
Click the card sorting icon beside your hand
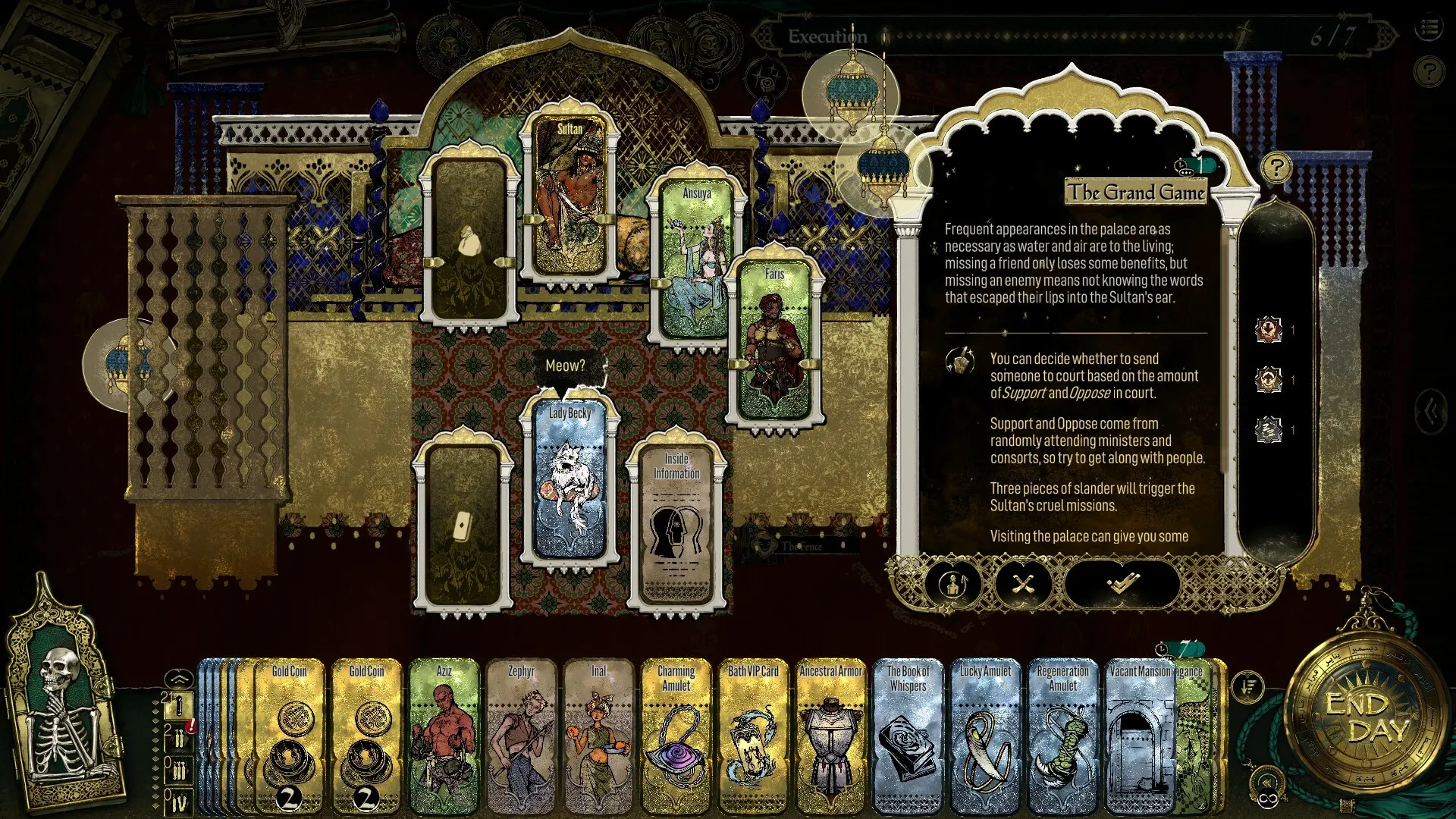tap(1247, 686)
